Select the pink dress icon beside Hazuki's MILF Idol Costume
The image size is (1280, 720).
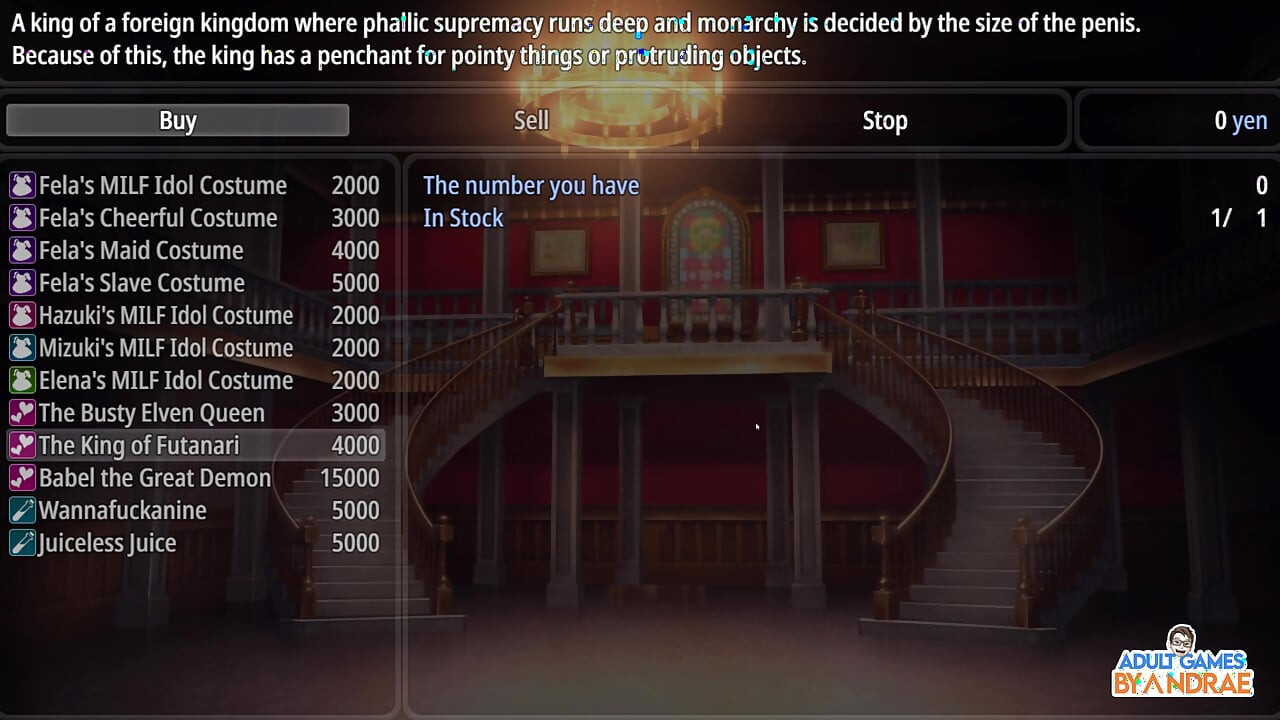(x=23, y=315)
